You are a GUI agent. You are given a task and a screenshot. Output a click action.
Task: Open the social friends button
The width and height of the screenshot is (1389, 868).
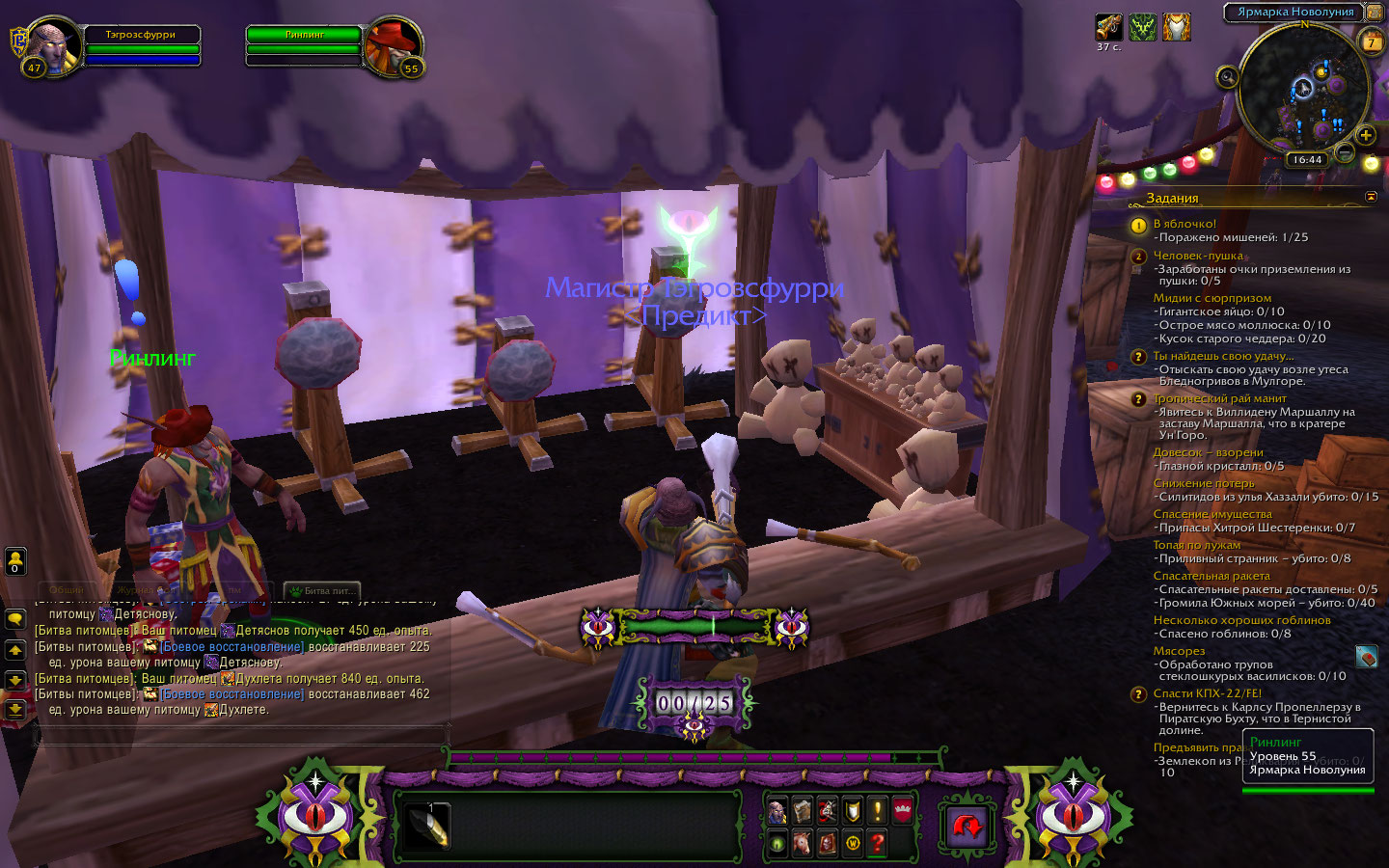(x=15, y=560)
